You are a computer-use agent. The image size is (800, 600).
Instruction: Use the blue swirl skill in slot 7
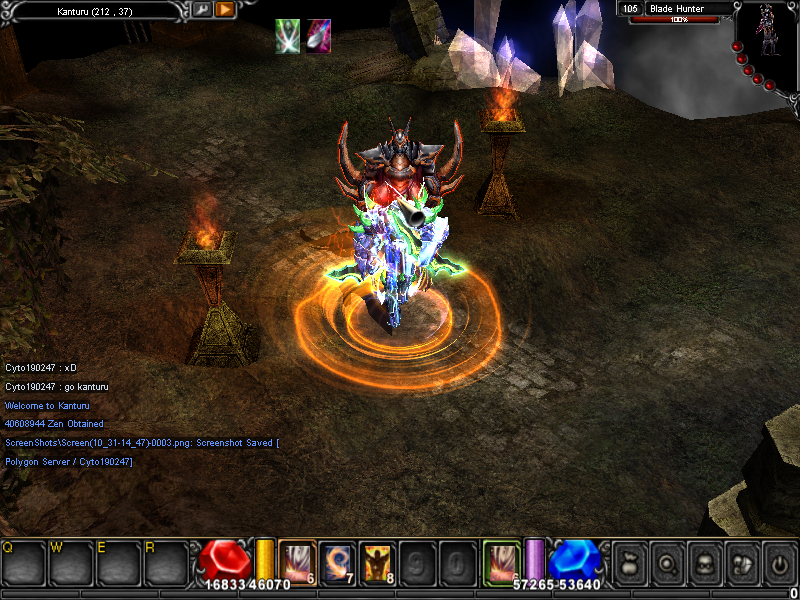tap(337, 562)
